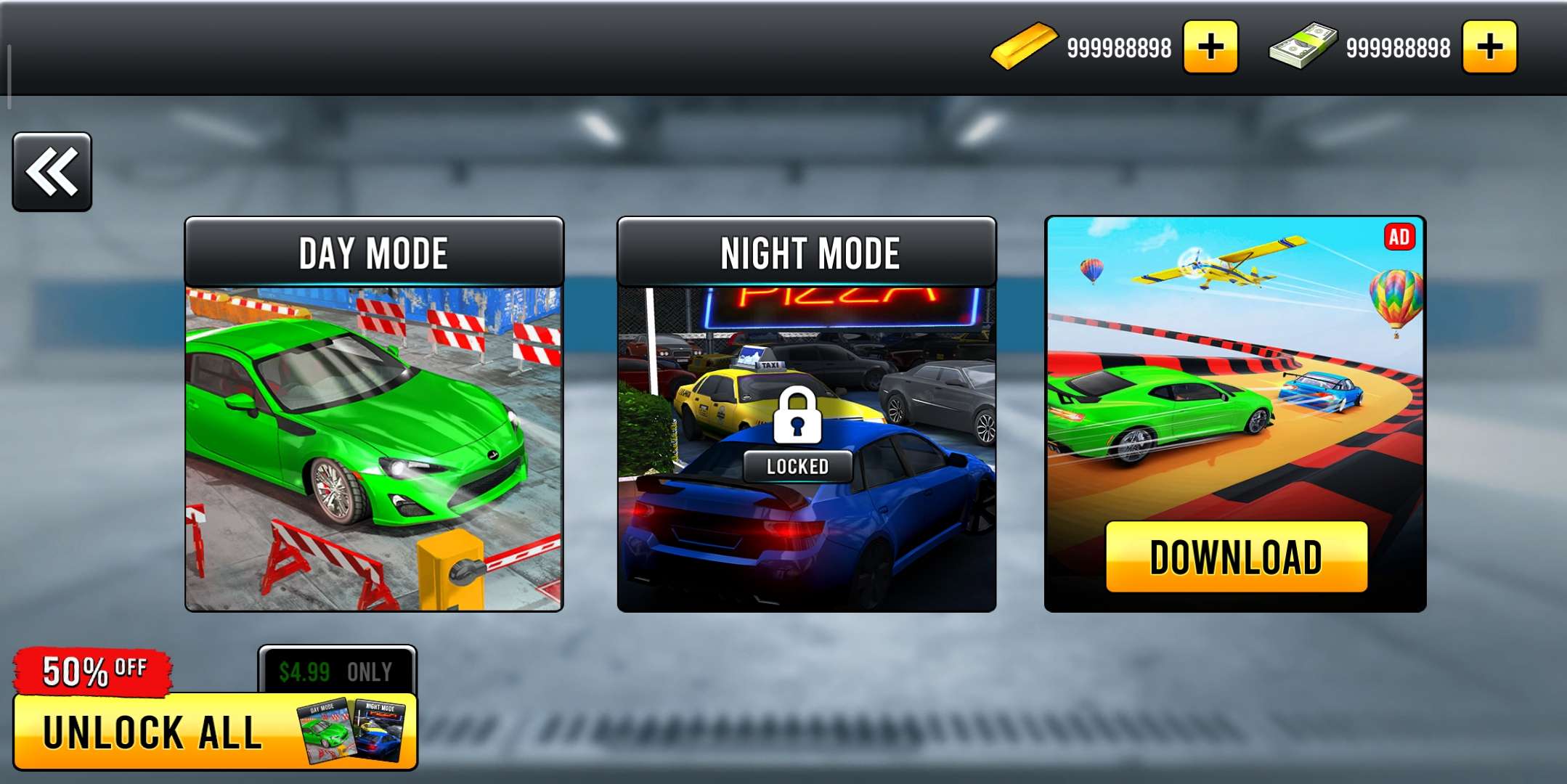The width and height of the screenshot is (1567, 784).
Task: Add more gold bars with plus button
Action: (1210, 48)
